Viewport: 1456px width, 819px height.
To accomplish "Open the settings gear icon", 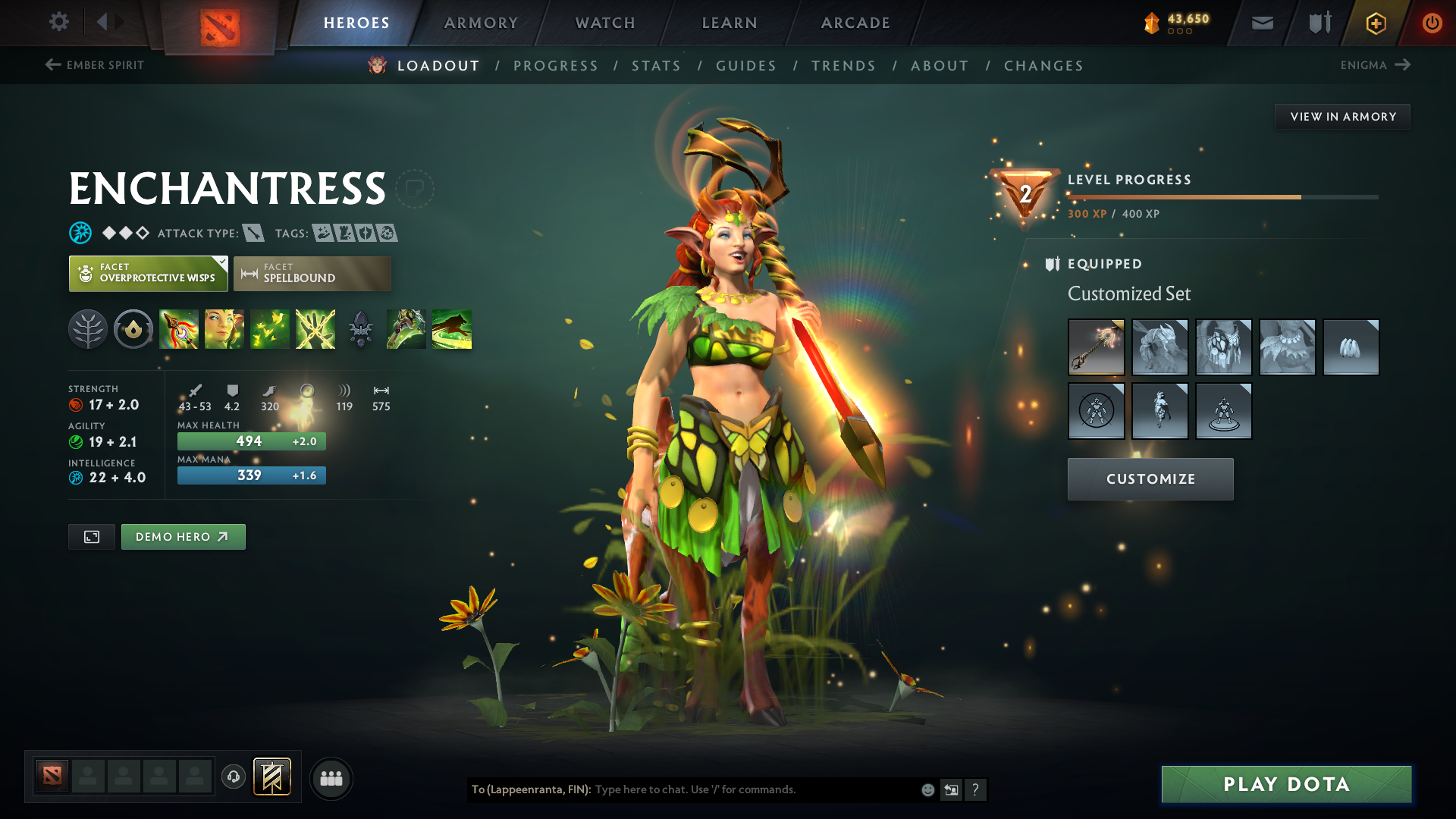I will coord(59,23).
